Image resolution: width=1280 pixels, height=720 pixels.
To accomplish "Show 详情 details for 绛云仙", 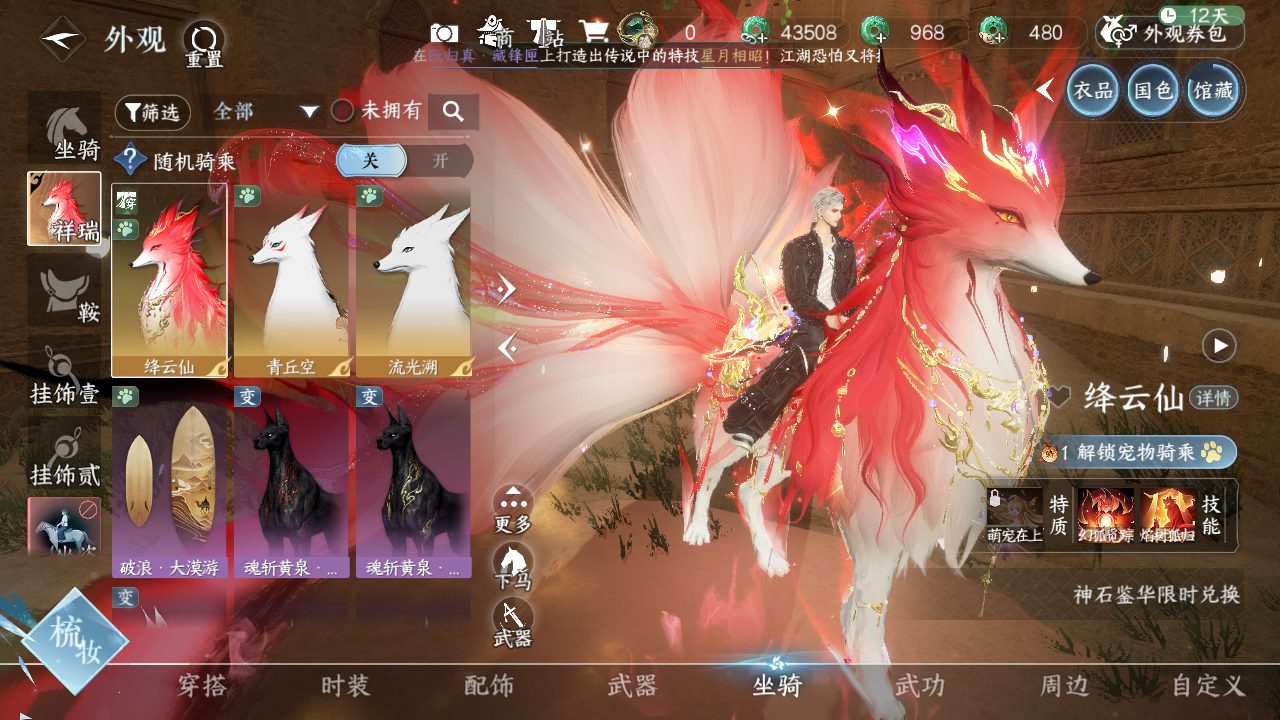I will (x=1214, y=398).
